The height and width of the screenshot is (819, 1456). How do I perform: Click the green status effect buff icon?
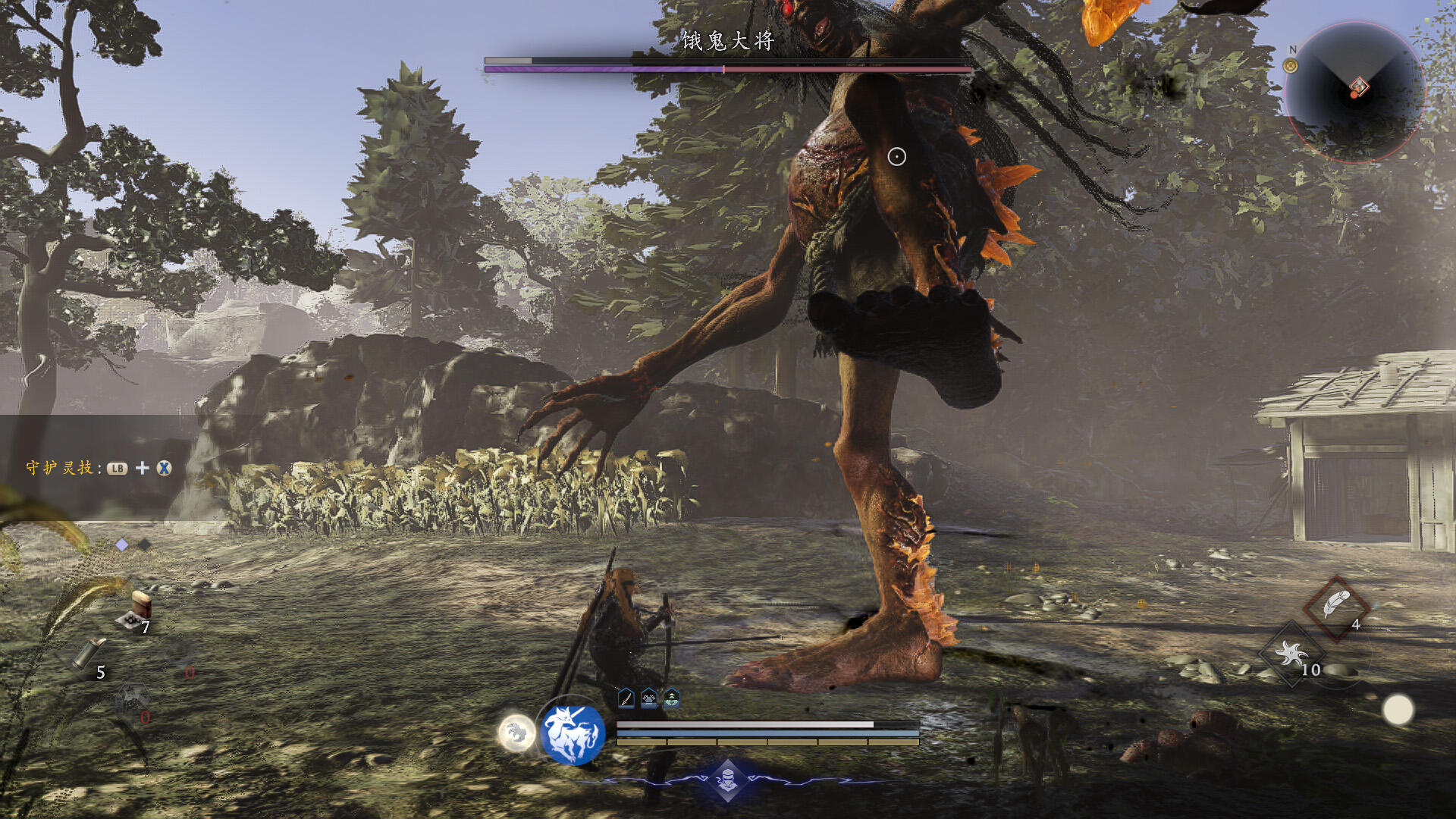pos(672,698)
